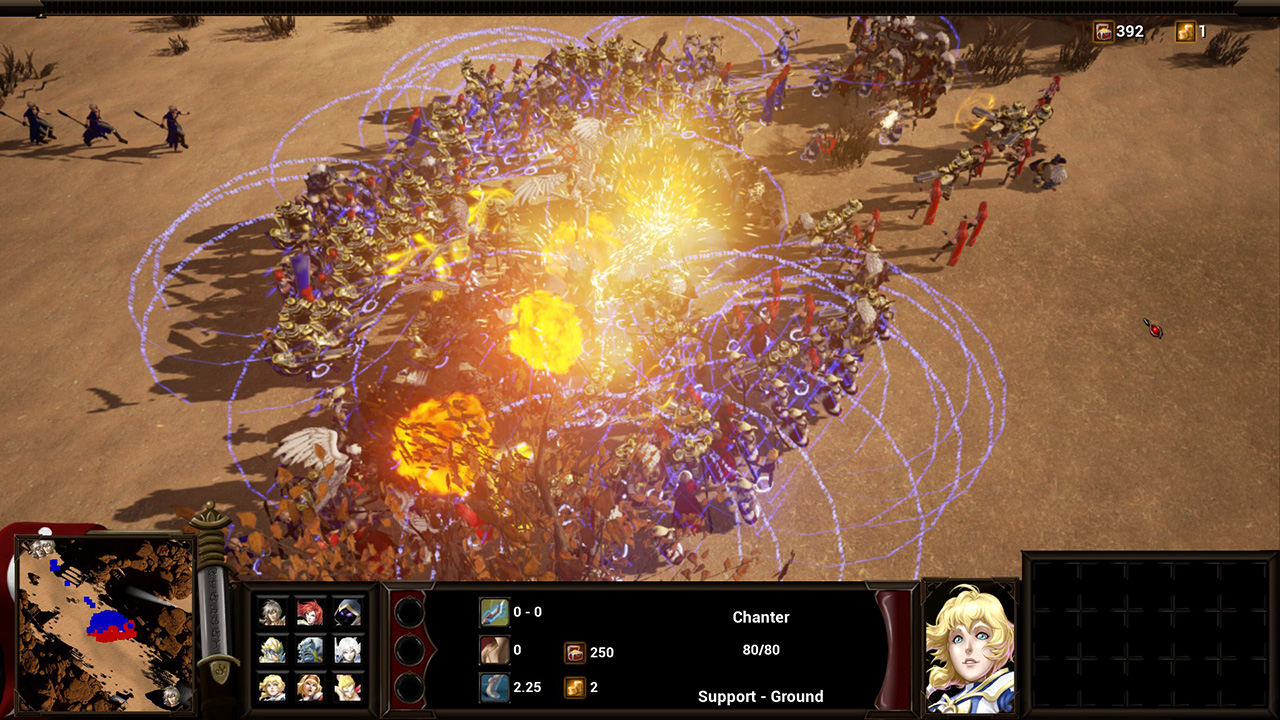Image resolution: width=1280 pixels, height=720 pixels.
Task: Click the treasure chest resource icon showing 392
Action: 1103,31
